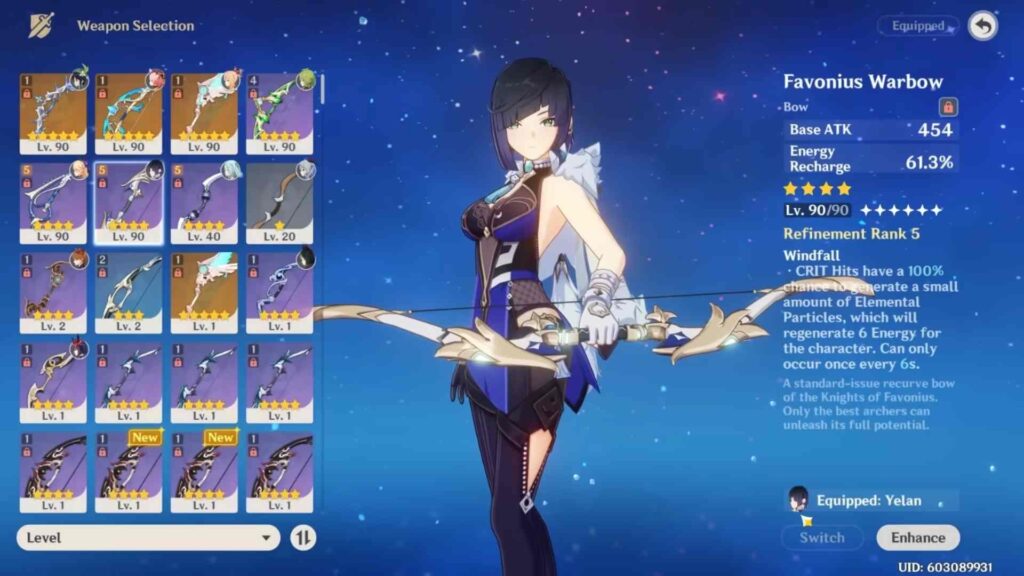This screenshot has width=1024, height=576.
Task: Choose the Lv. 1 five-star orange bow
Action: point(204,293)
